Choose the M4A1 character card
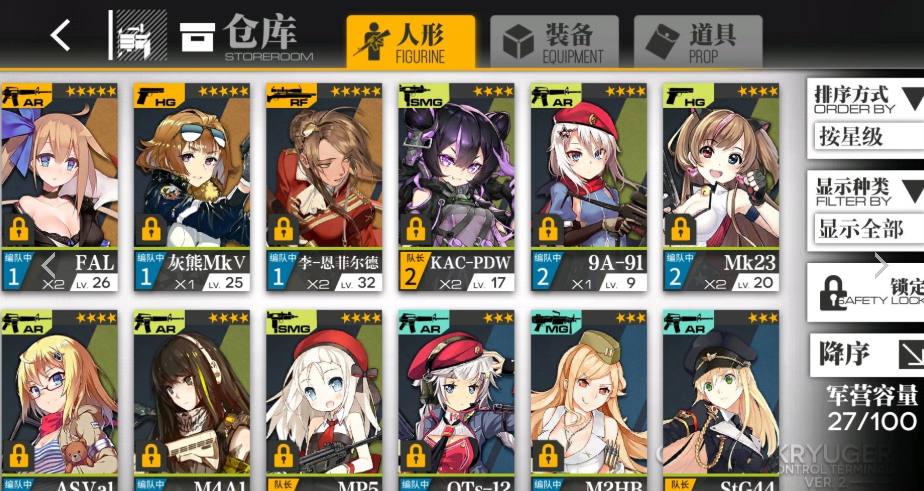Viewport: 924px width, 491px height. pyautogui.click(x=192, y=400)
